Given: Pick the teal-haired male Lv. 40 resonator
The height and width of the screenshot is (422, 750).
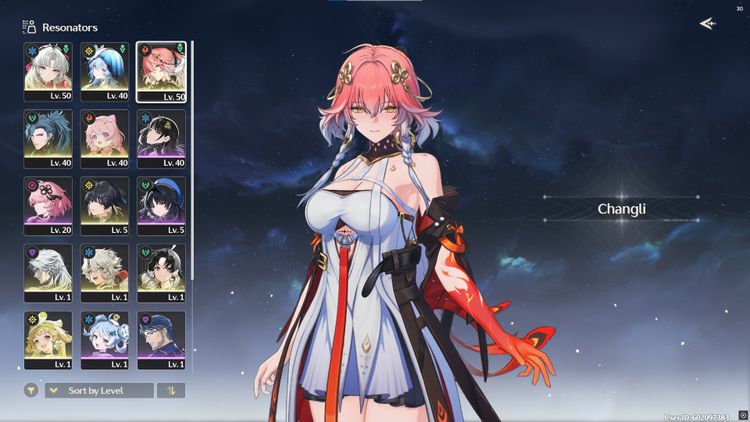Looking at the screenshot, I should (48, 136).
